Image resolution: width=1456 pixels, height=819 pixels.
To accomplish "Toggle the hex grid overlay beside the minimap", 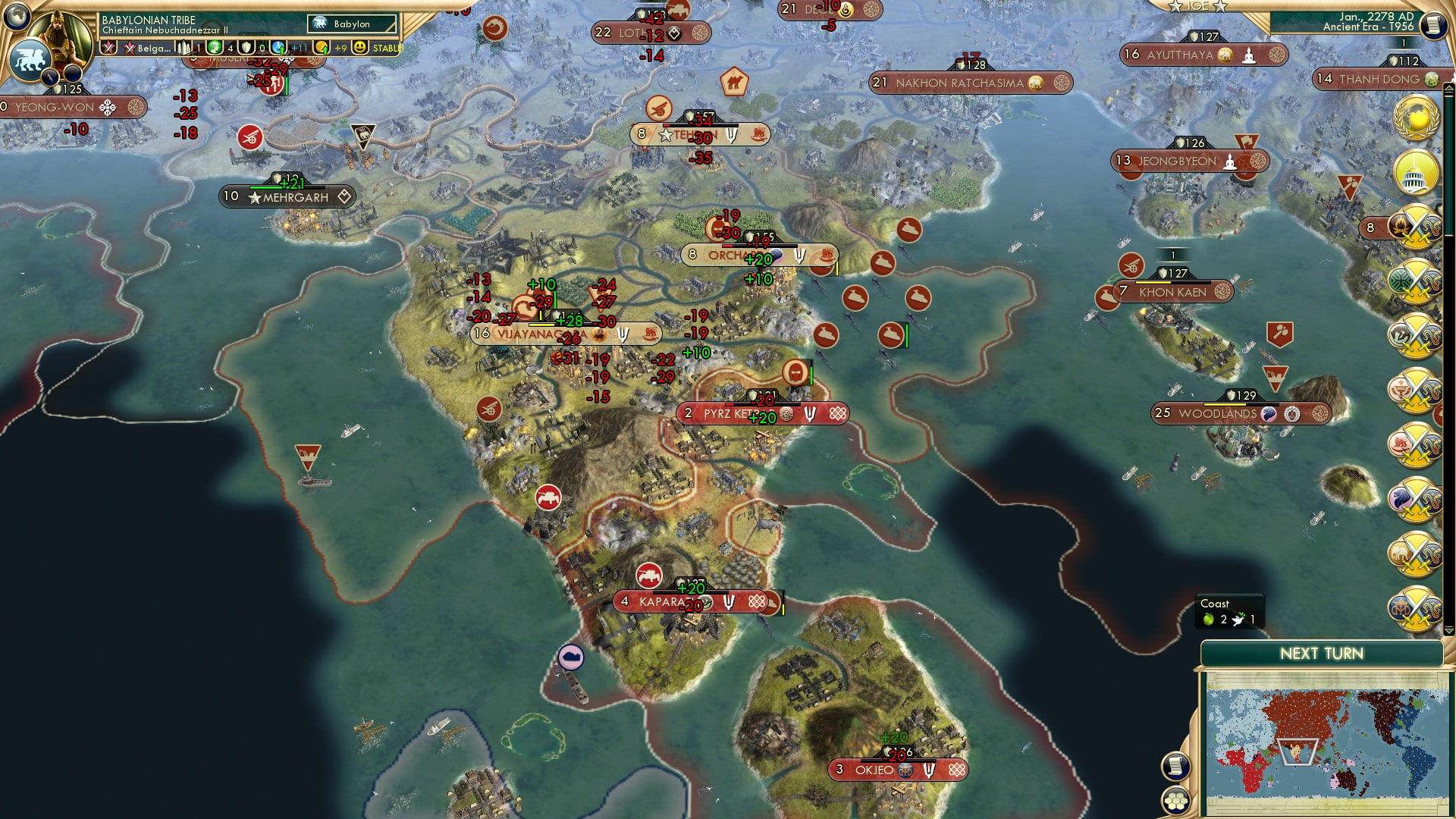I will click(1175, 802).
